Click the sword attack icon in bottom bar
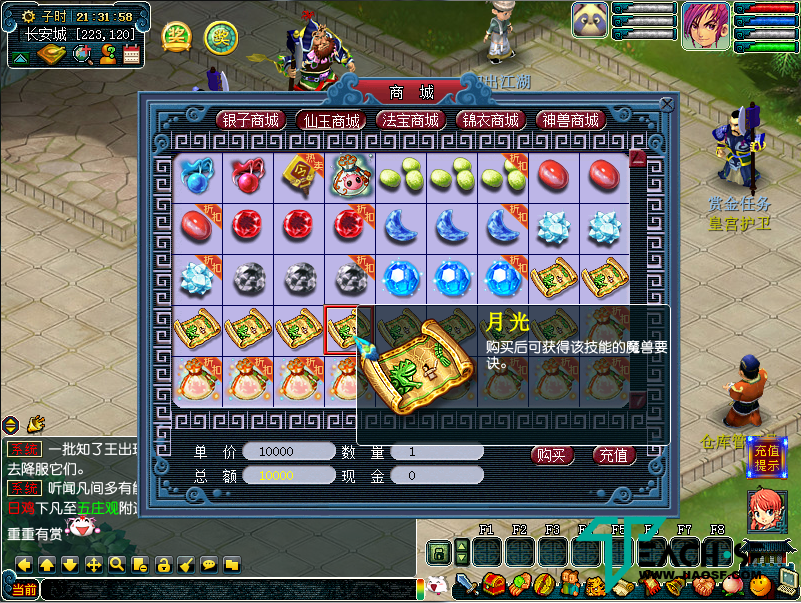The height and width of the screenshot is (603, 801). [x=467, y=583]
